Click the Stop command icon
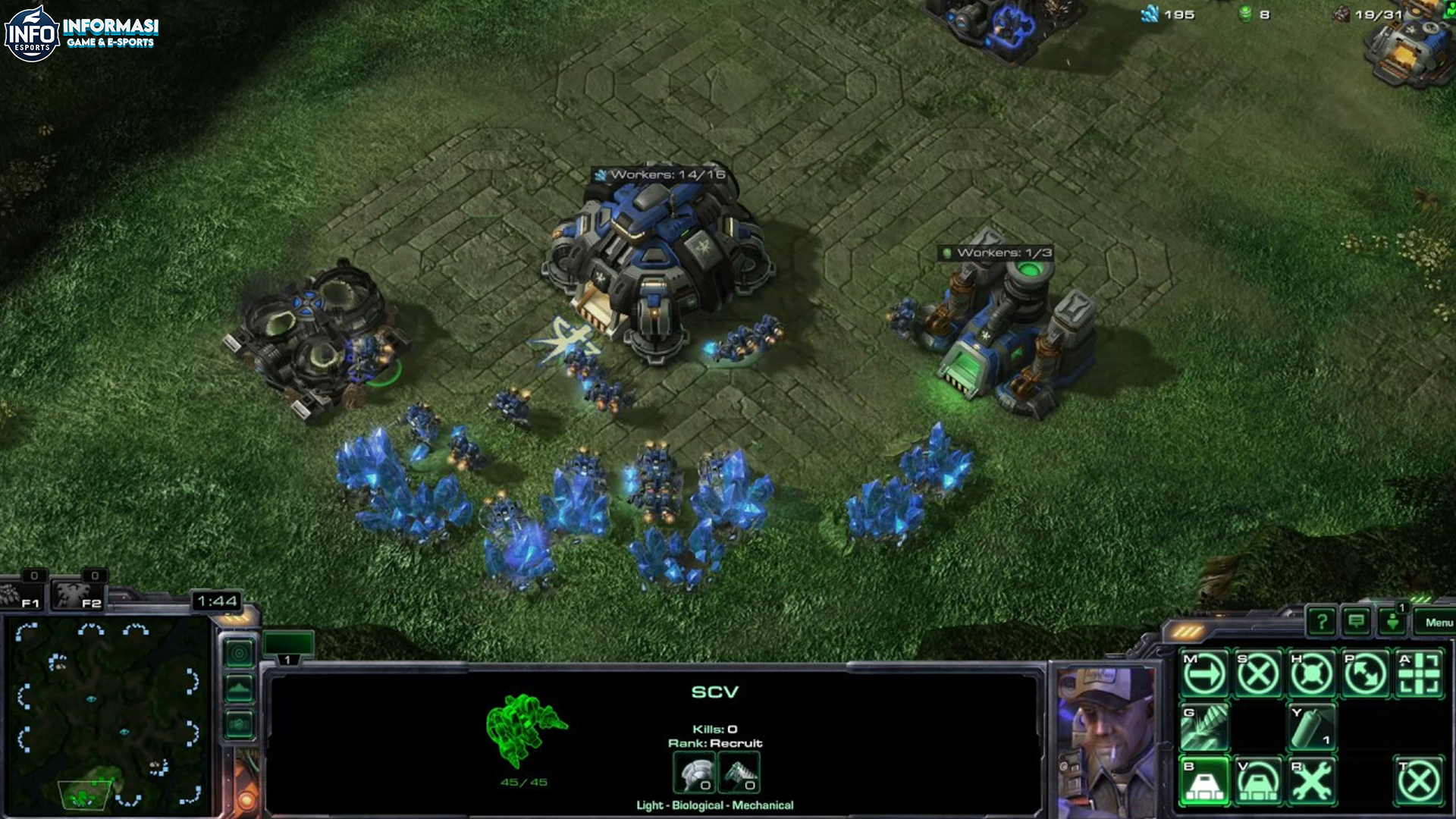The image size is (1456, 819). point(1258,672)
